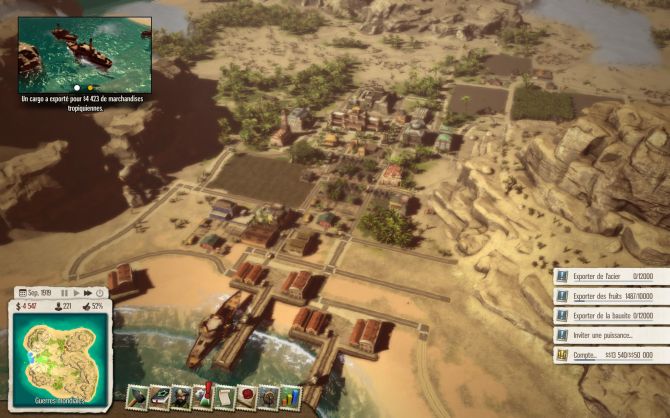Open the green book almanac

(160, 397)
